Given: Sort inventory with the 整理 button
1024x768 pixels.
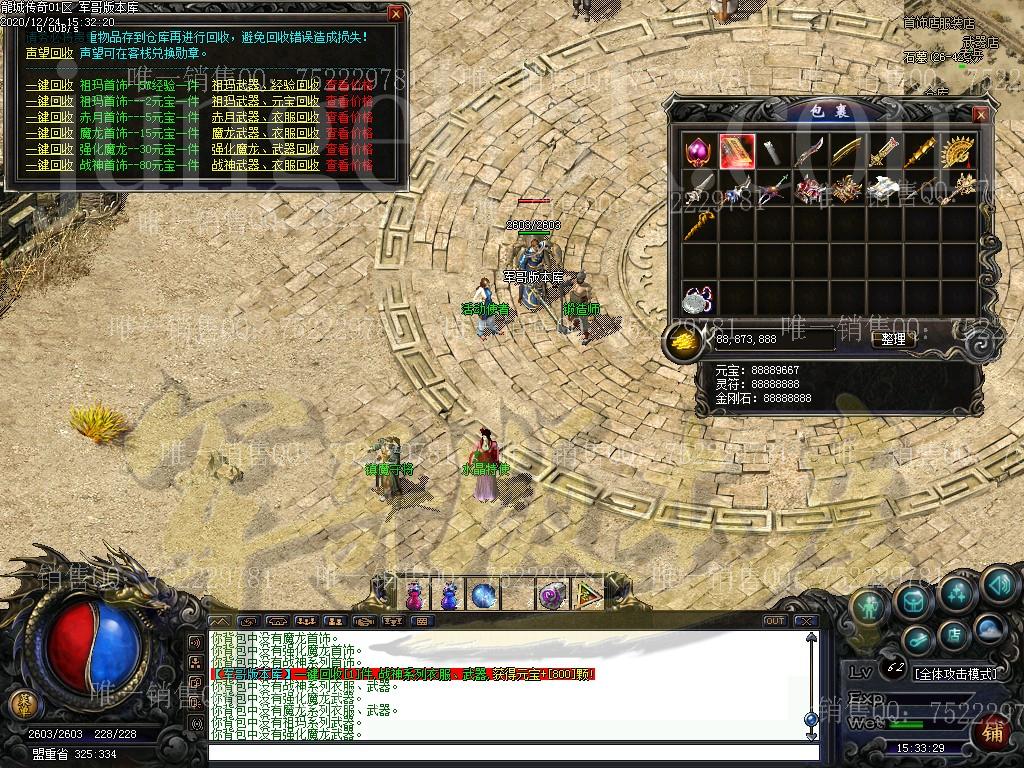Looking at the screenshot, I should coord(892,340).
